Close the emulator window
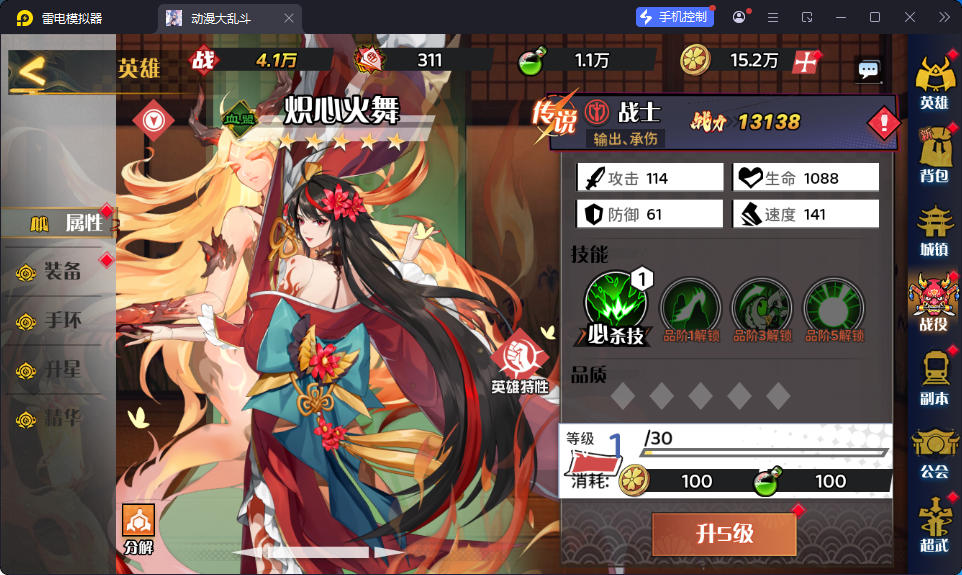 point(909,17)
